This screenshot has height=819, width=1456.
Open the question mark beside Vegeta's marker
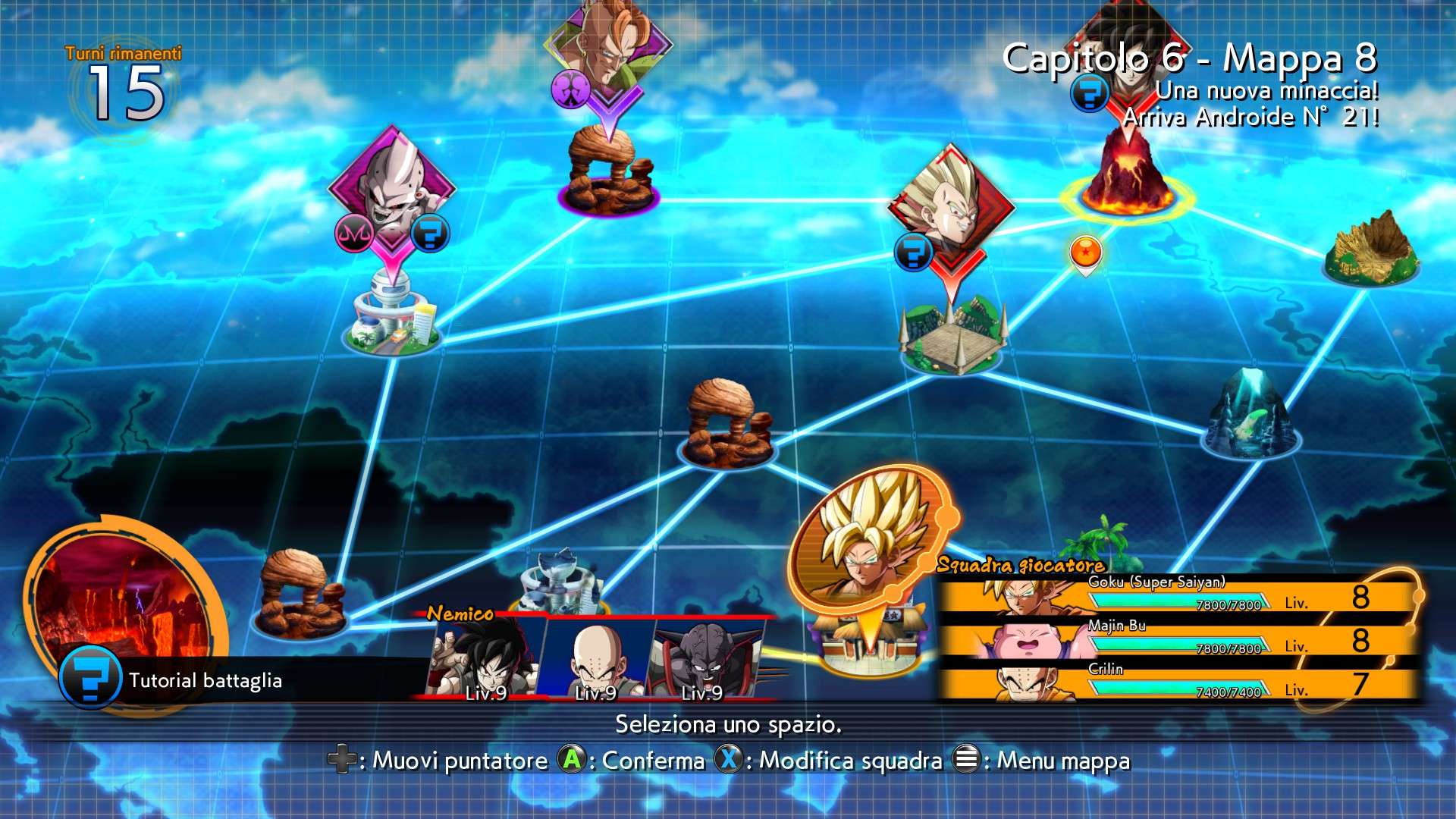pos(913,252)
